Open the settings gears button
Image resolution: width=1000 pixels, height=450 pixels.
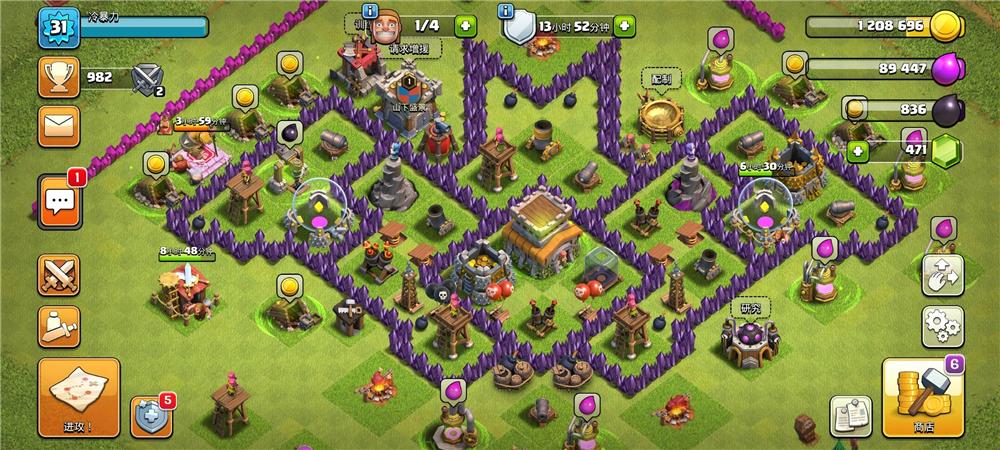coord(942,326)
